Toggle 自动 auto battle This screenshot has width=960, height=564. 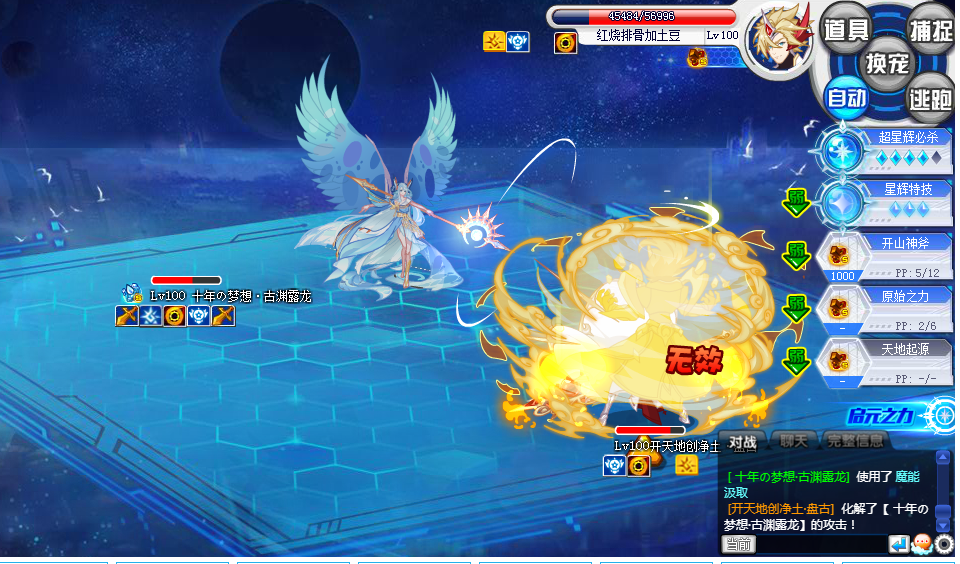[x=846, y=98]
